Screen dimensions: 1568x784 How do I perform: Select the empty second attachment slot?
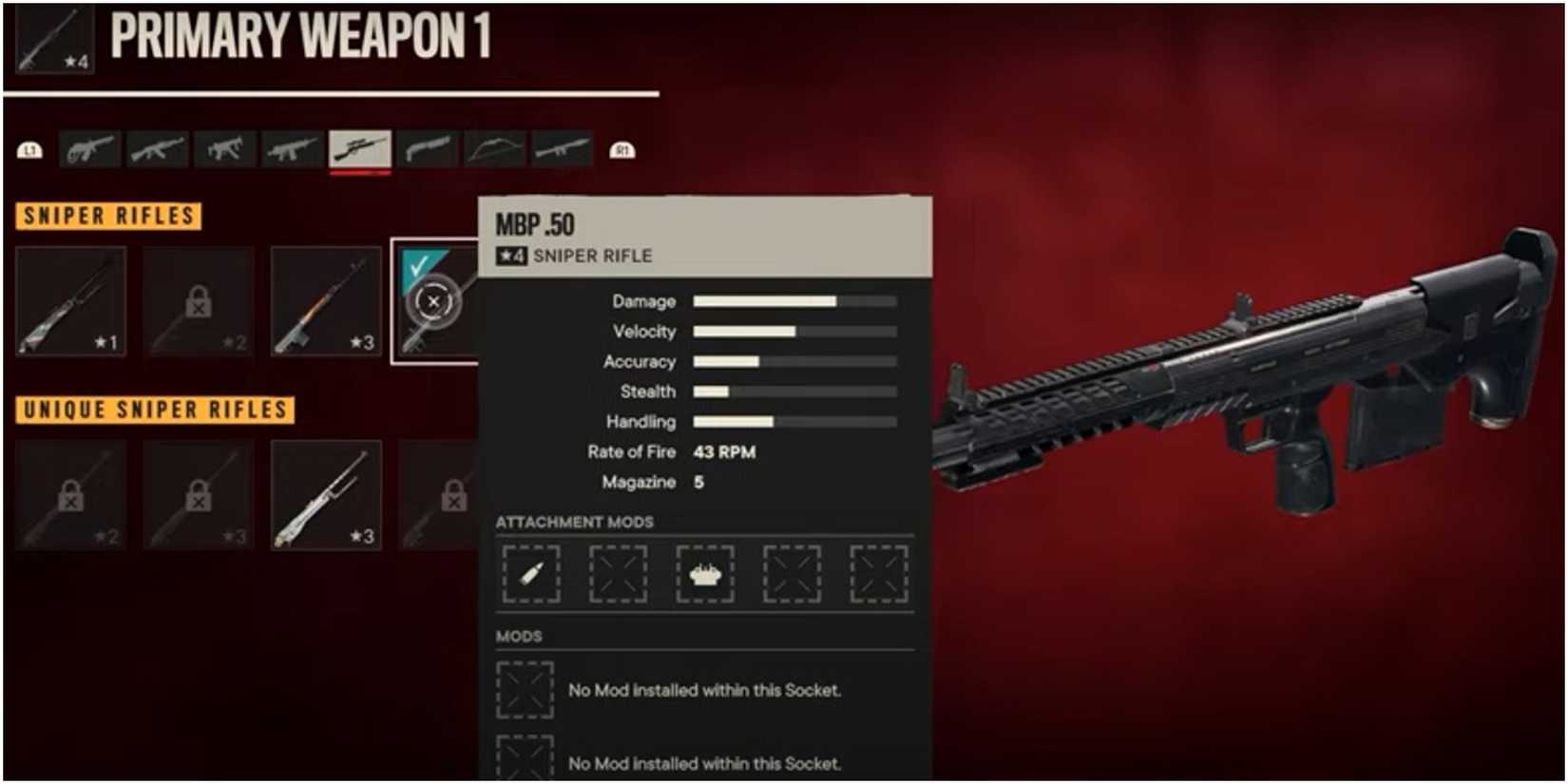click(x=618, y=573)
